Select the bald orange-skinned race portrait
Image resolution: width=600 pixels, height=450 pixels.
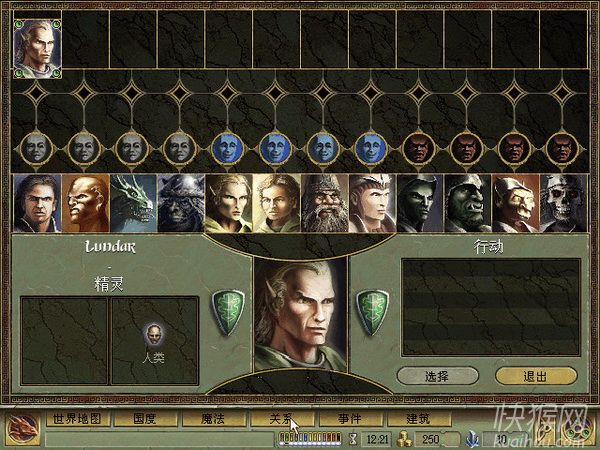click(x=84, y=204)
